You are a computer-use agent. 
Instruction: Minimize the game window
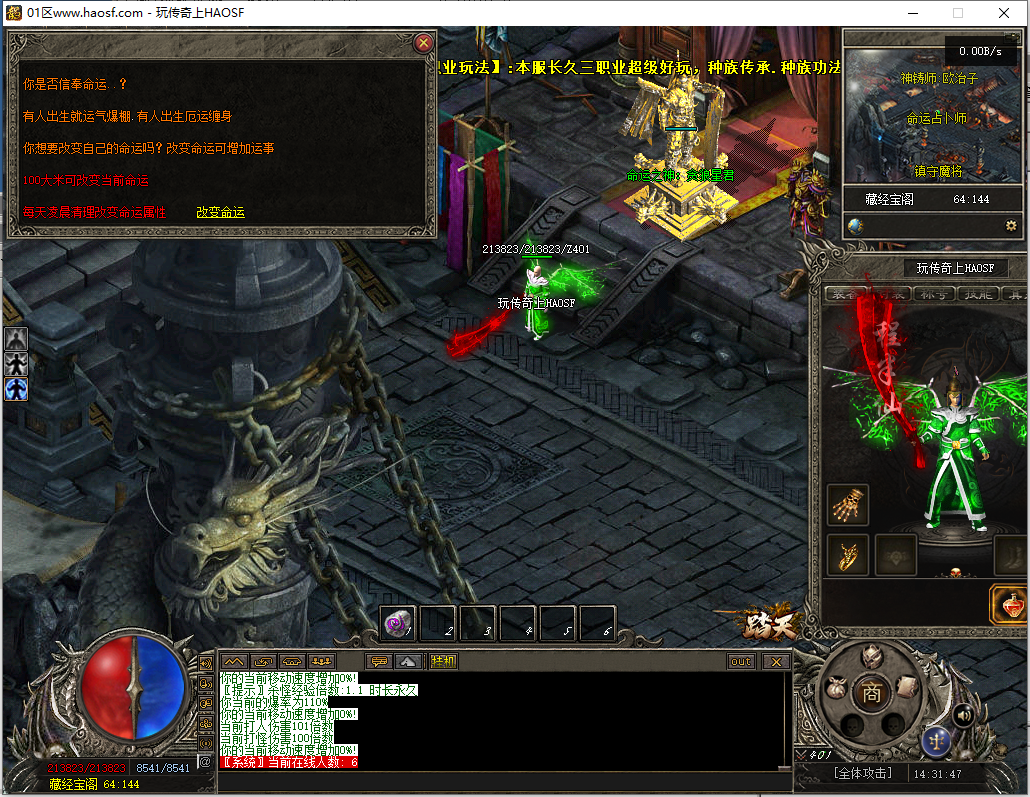(x=913, y=13)
